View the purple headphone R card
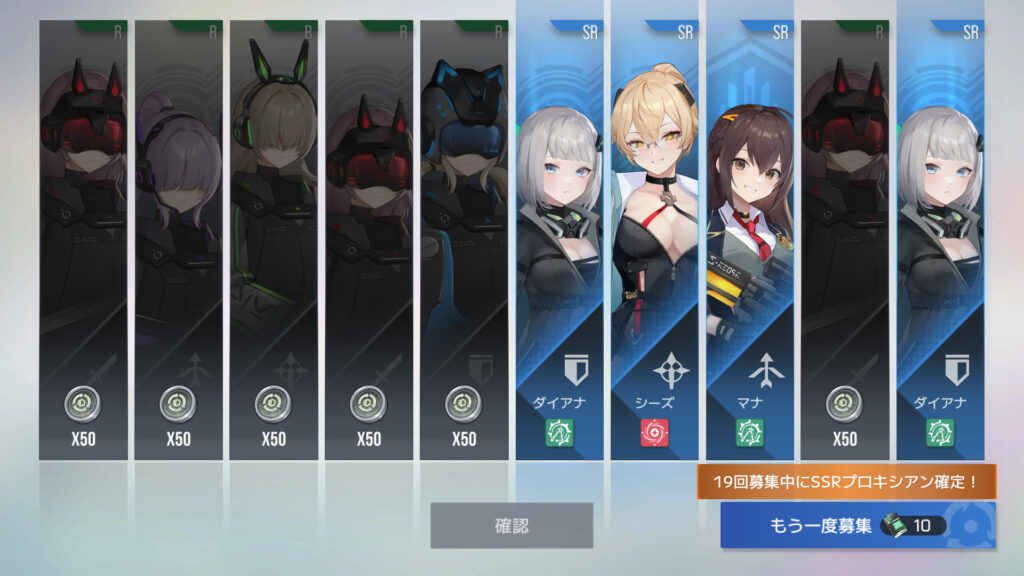Screen dimensions: 1024x576 178,240
